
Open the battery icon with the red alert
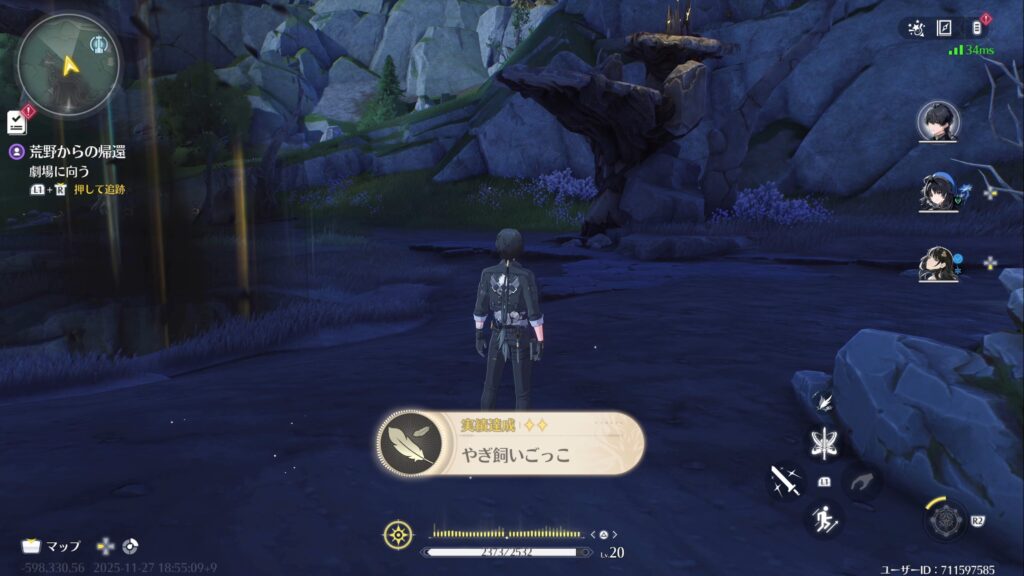(978, 28)
